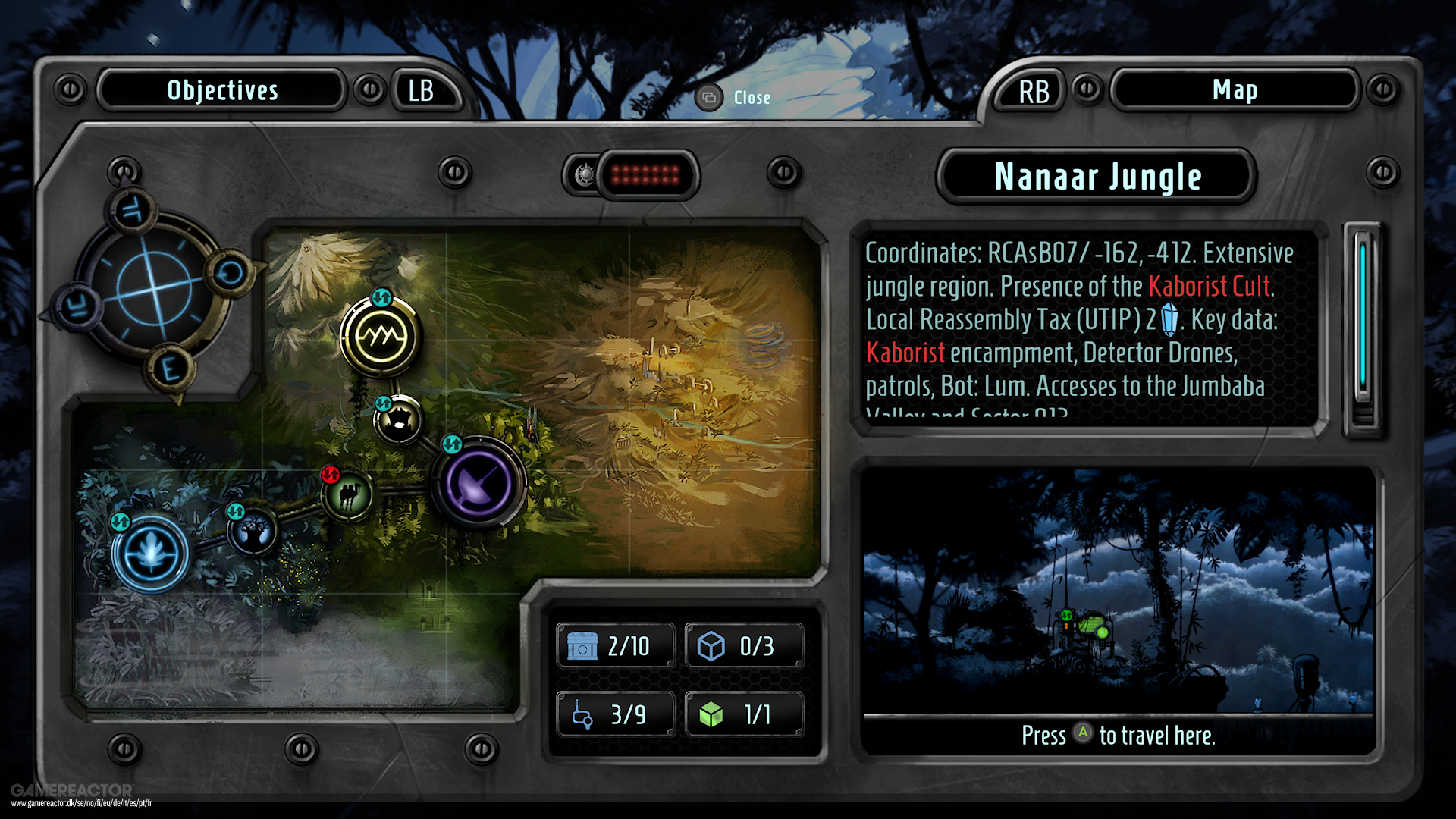Image resolution: width=1456 pixels, height=819 pixels.
Task: Select the blue glowing leaf location node
Action: point(152,554)
